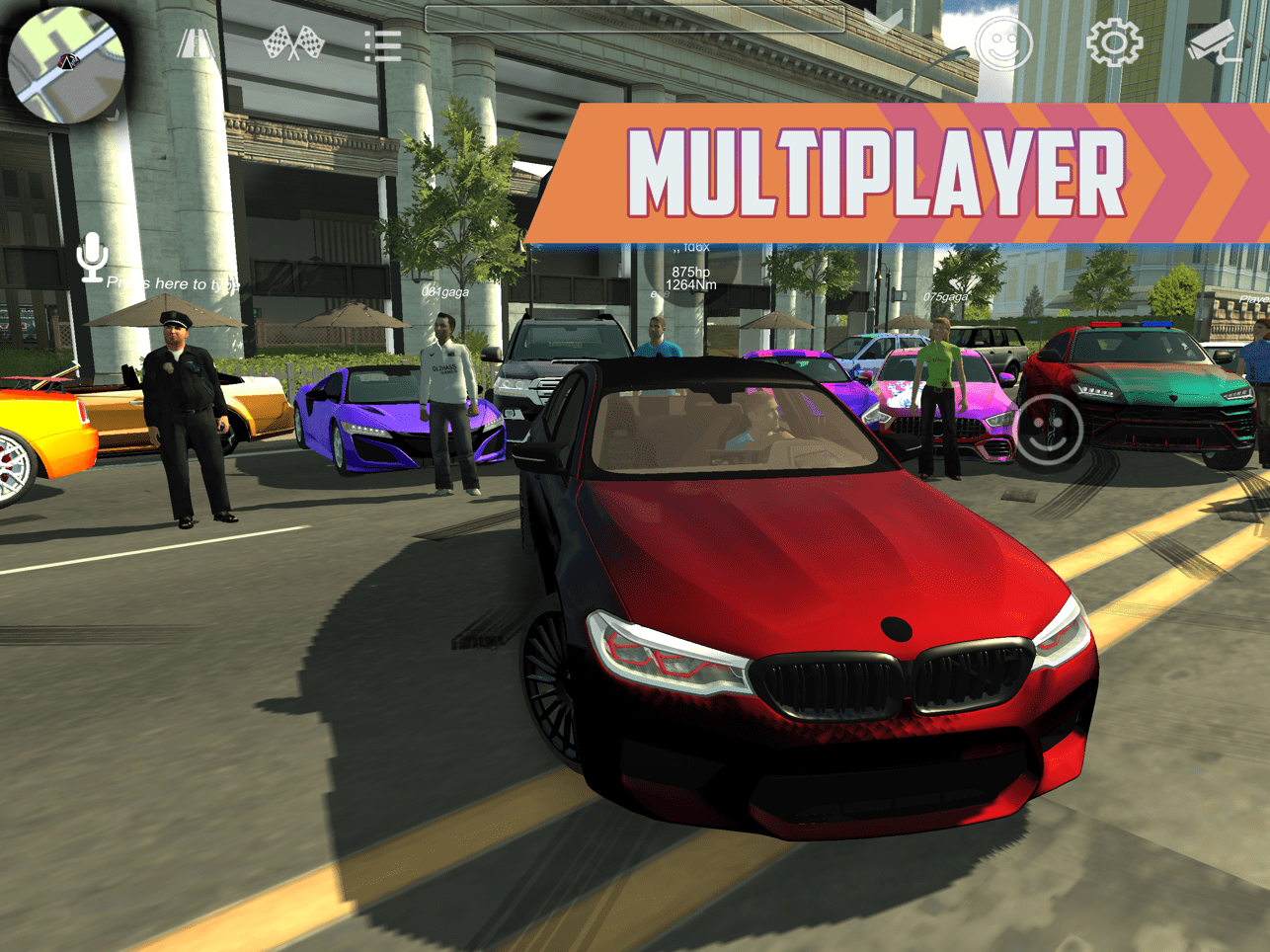The image size is (1270, 952).
Task: Select the empty text bar at the top
Action: [634, 19]
